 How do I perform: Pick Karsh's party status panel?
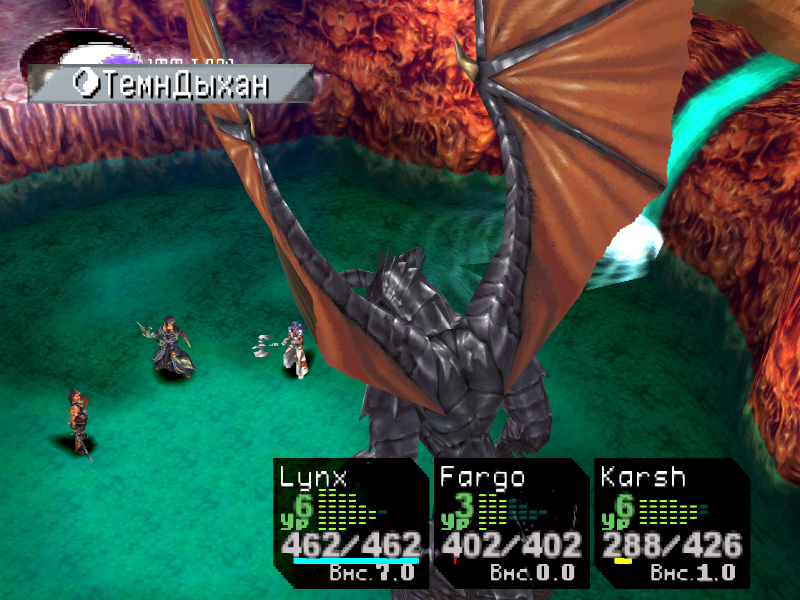point(671,523)
